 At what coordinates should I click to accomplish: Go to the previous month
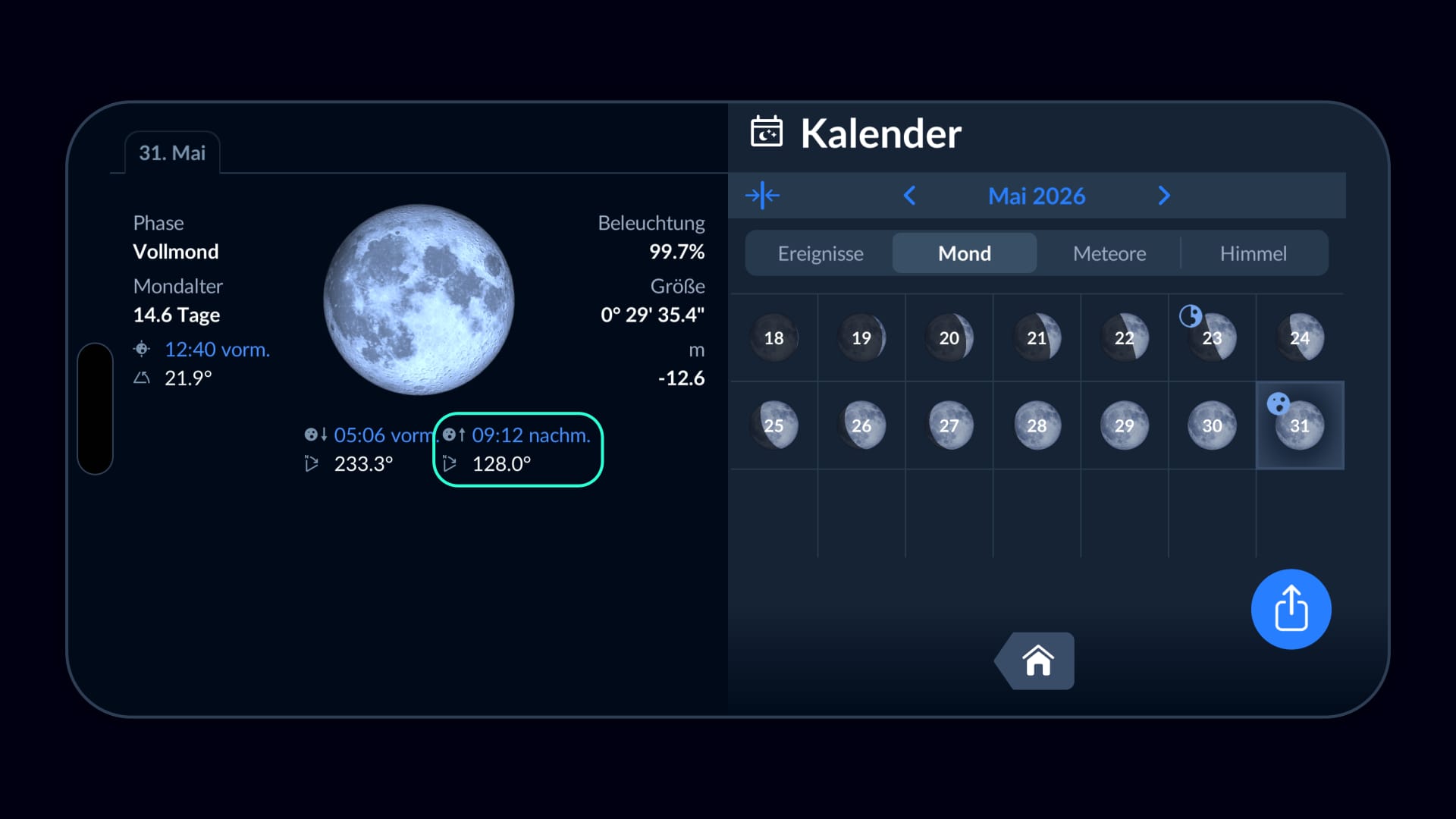tap(910, 196)
